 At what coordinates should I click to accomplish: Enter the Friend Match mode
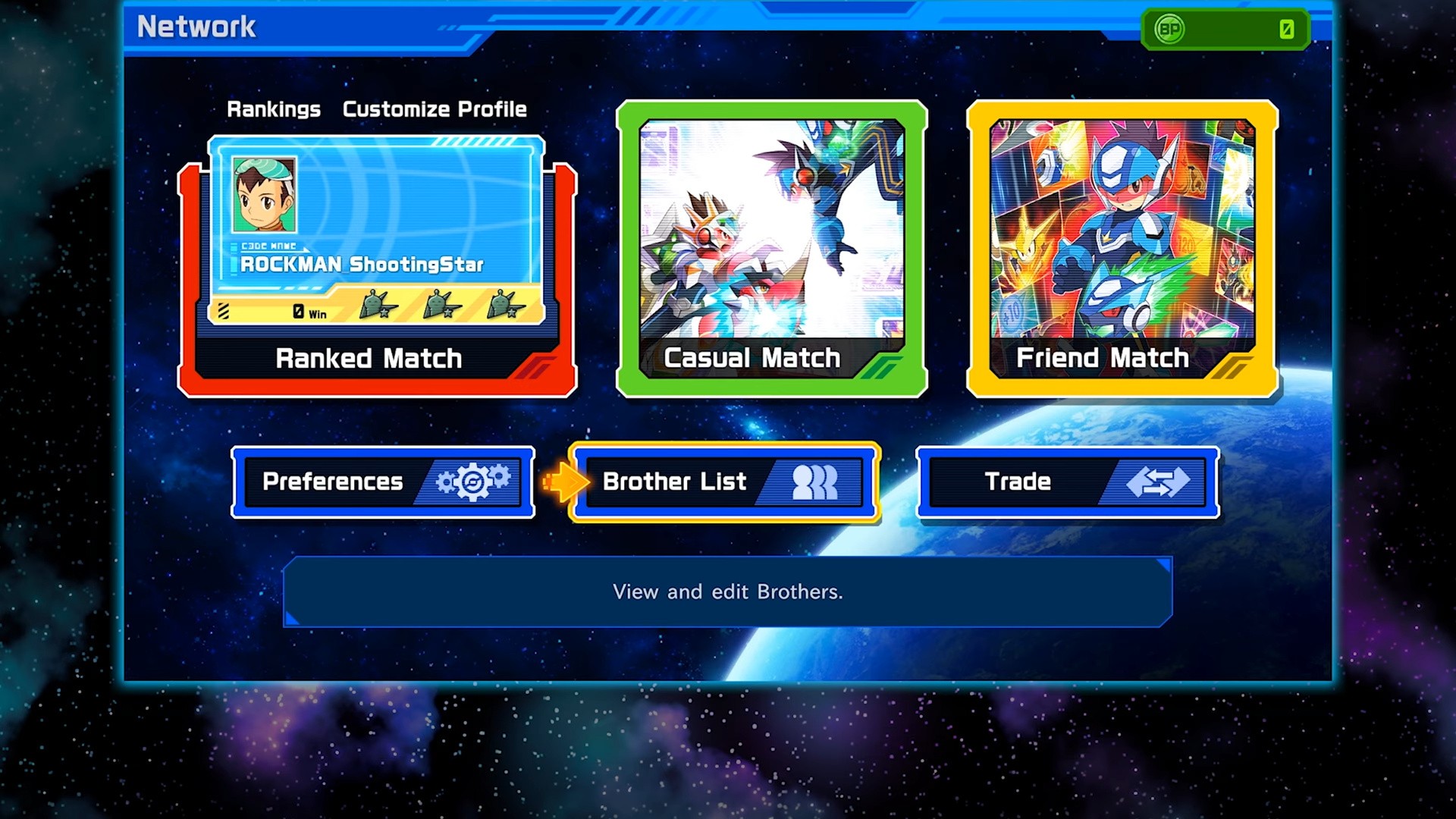(x=1122, y=249)
